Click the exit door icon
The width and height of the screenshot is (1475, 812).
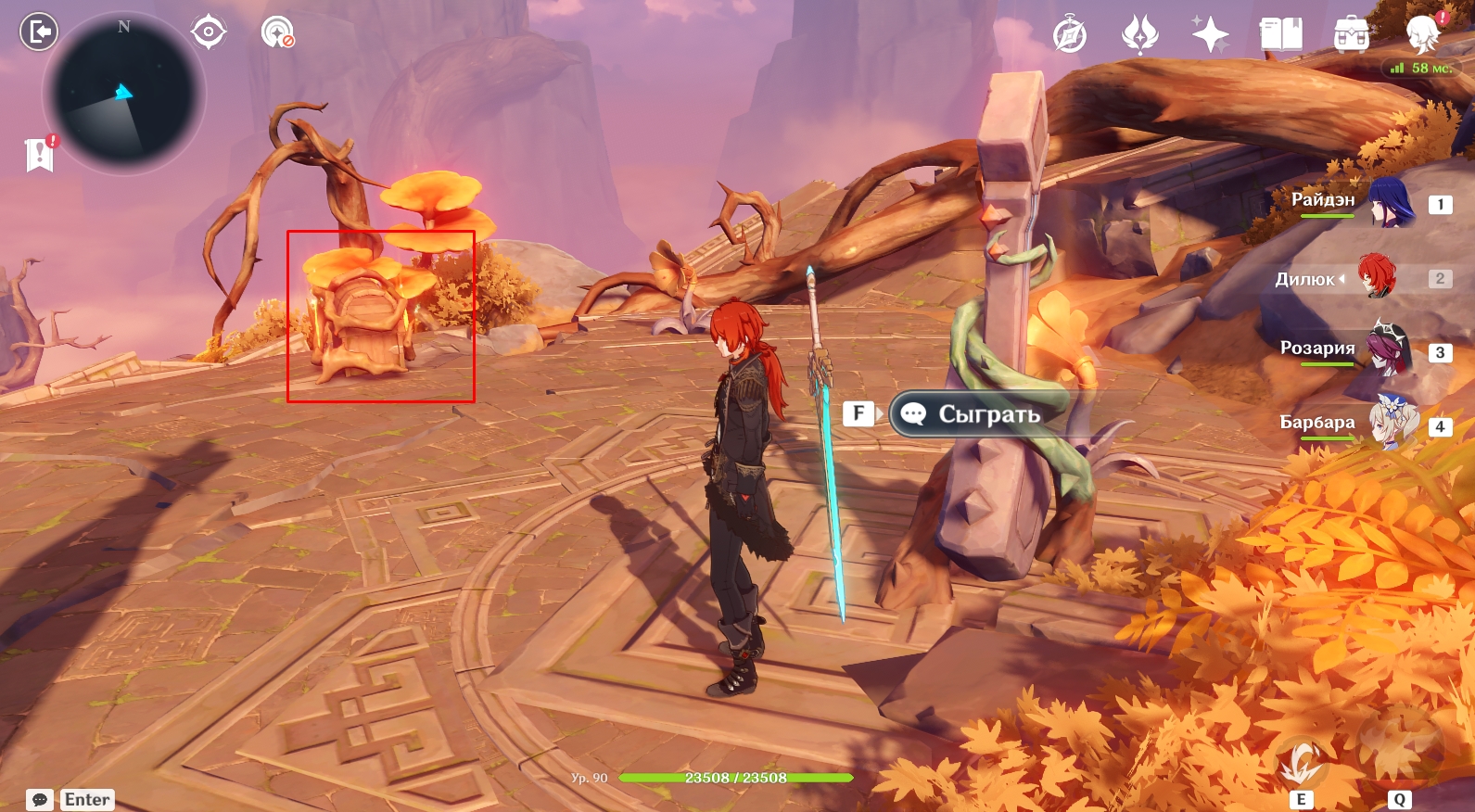click(x=39, y=32)
